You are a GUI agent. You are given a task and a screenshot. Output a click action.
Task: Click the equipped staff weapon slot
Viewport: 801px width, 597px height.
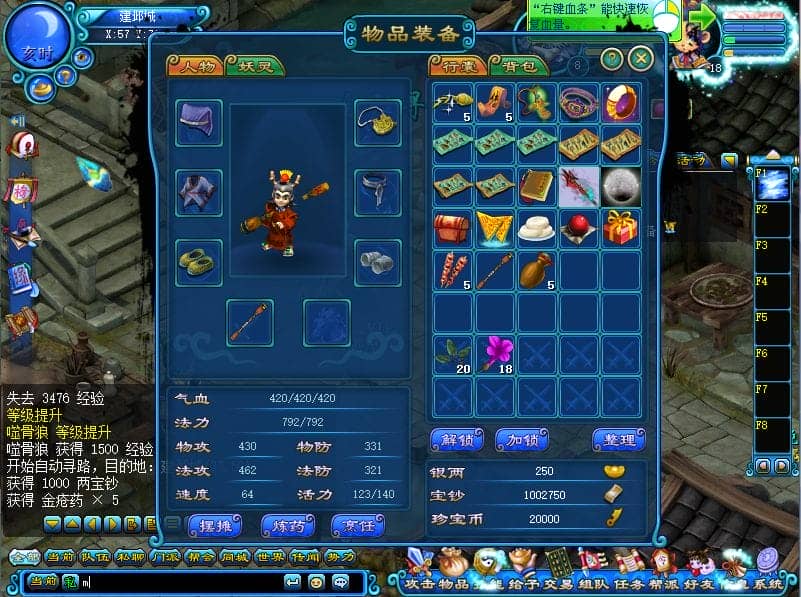tap(249, 323)
